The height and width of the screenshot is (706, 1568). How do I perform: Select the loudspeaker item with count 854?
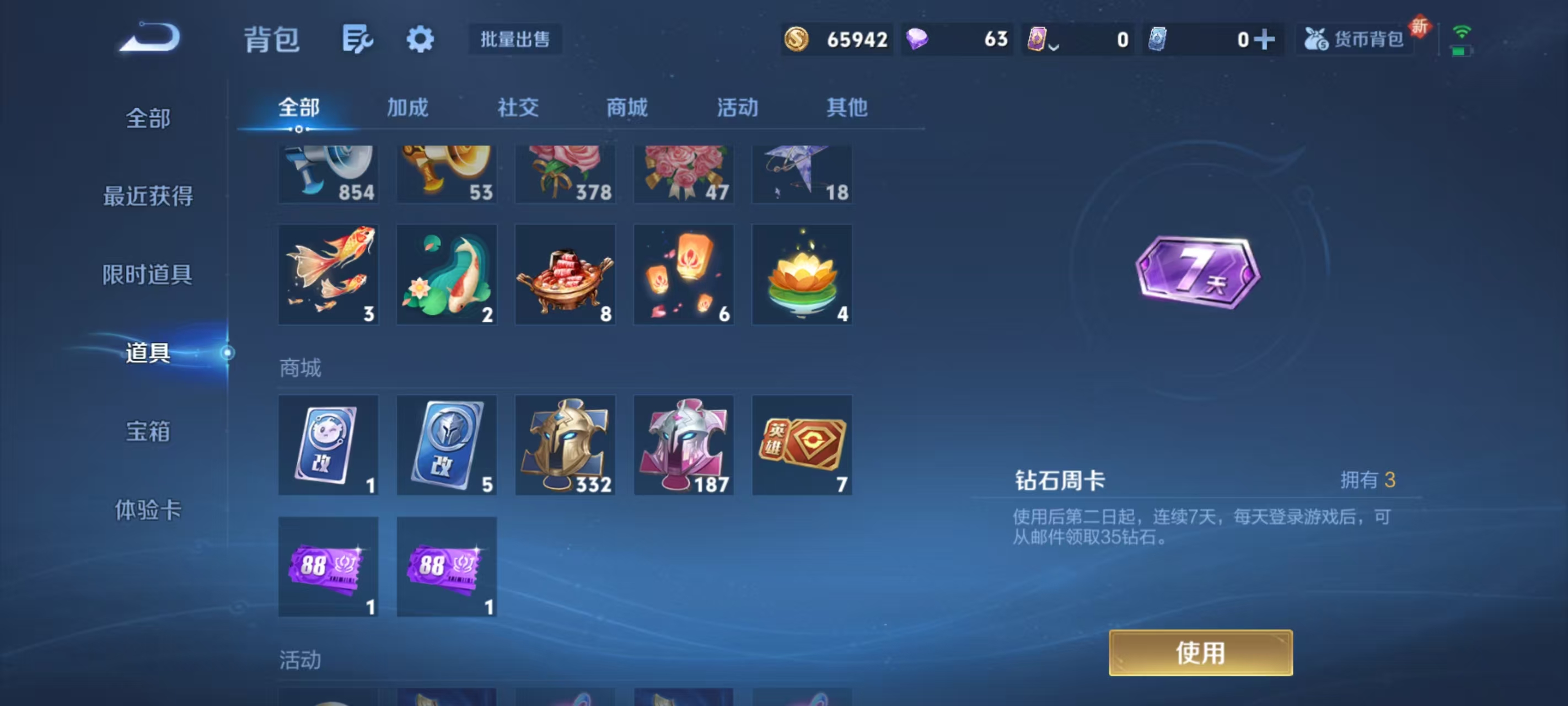click(328, 173)
